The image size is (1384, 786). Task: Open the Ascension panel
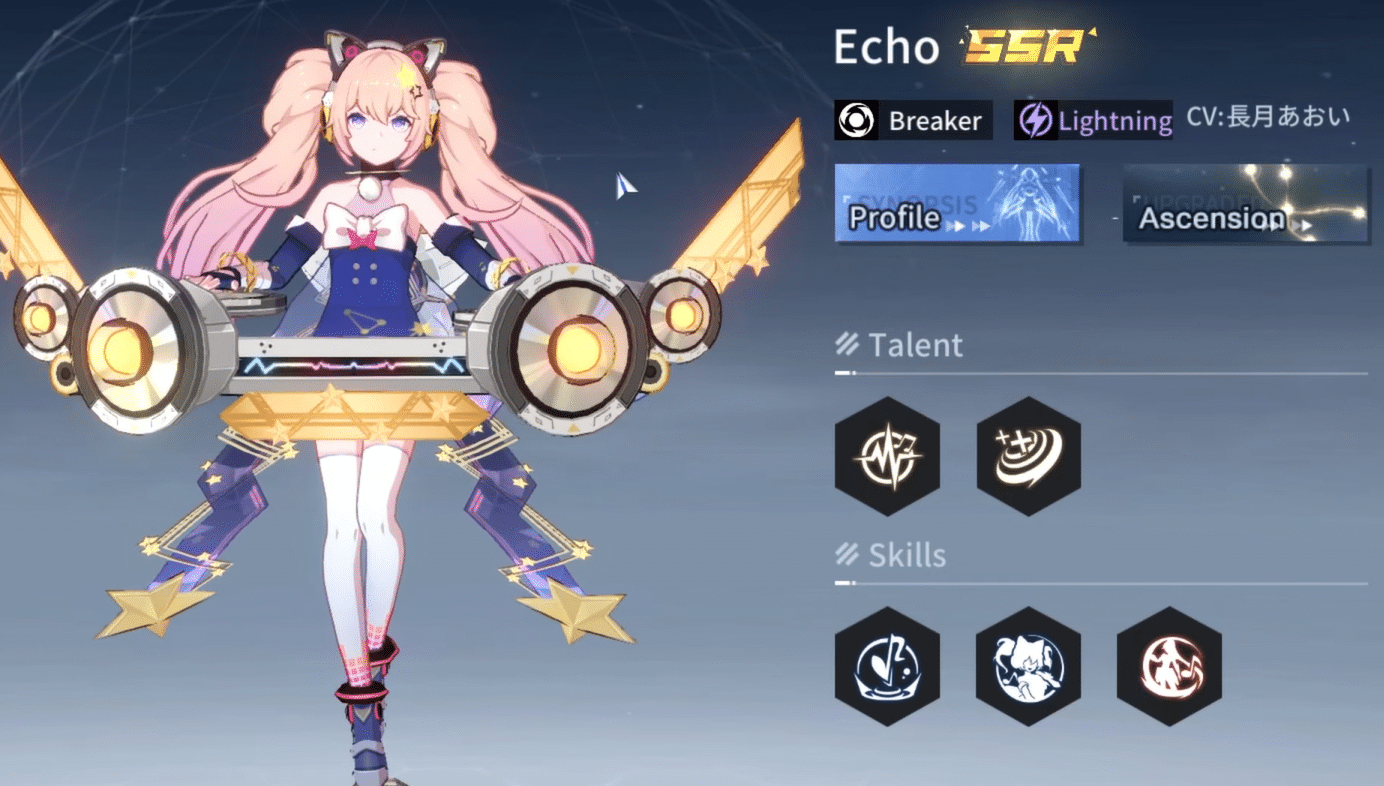click(1245, 204)
